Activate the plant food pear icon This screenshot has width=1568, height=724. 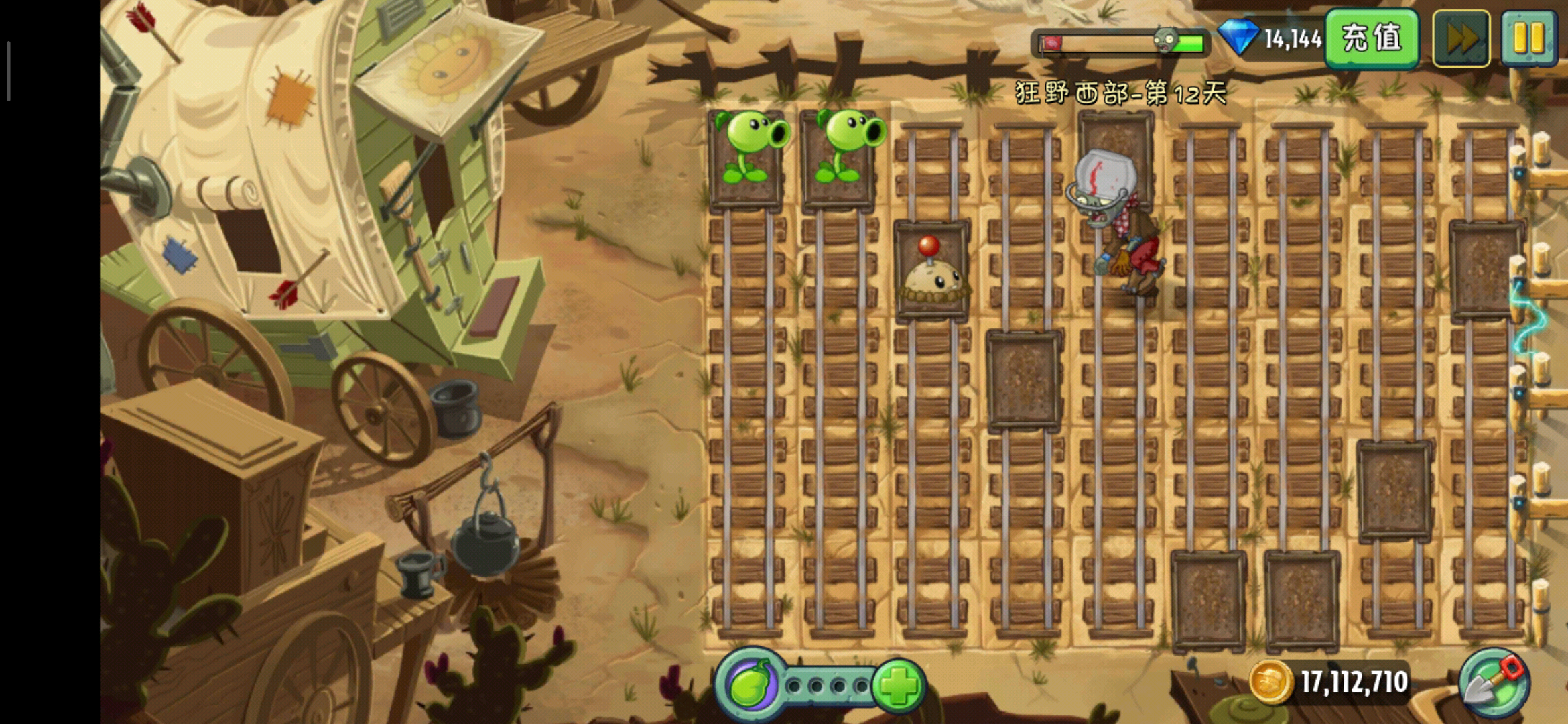click(750, 685)
